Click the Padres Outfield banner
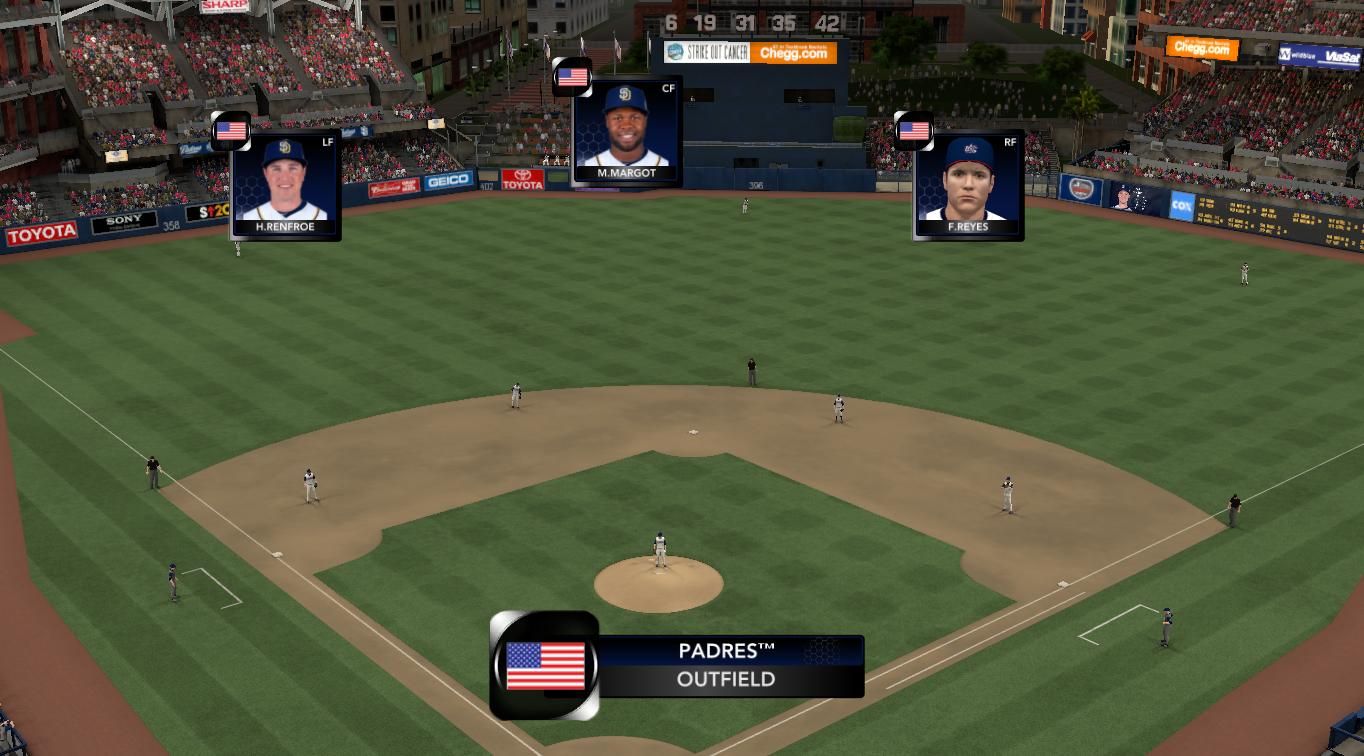The image size is (1364, 756). click(x=725, y=665)
